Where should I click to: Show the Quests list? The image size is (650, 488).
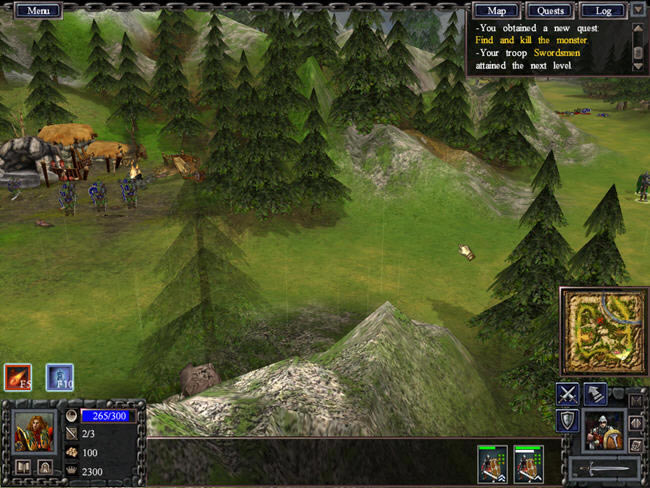click(x=549, y=10)
